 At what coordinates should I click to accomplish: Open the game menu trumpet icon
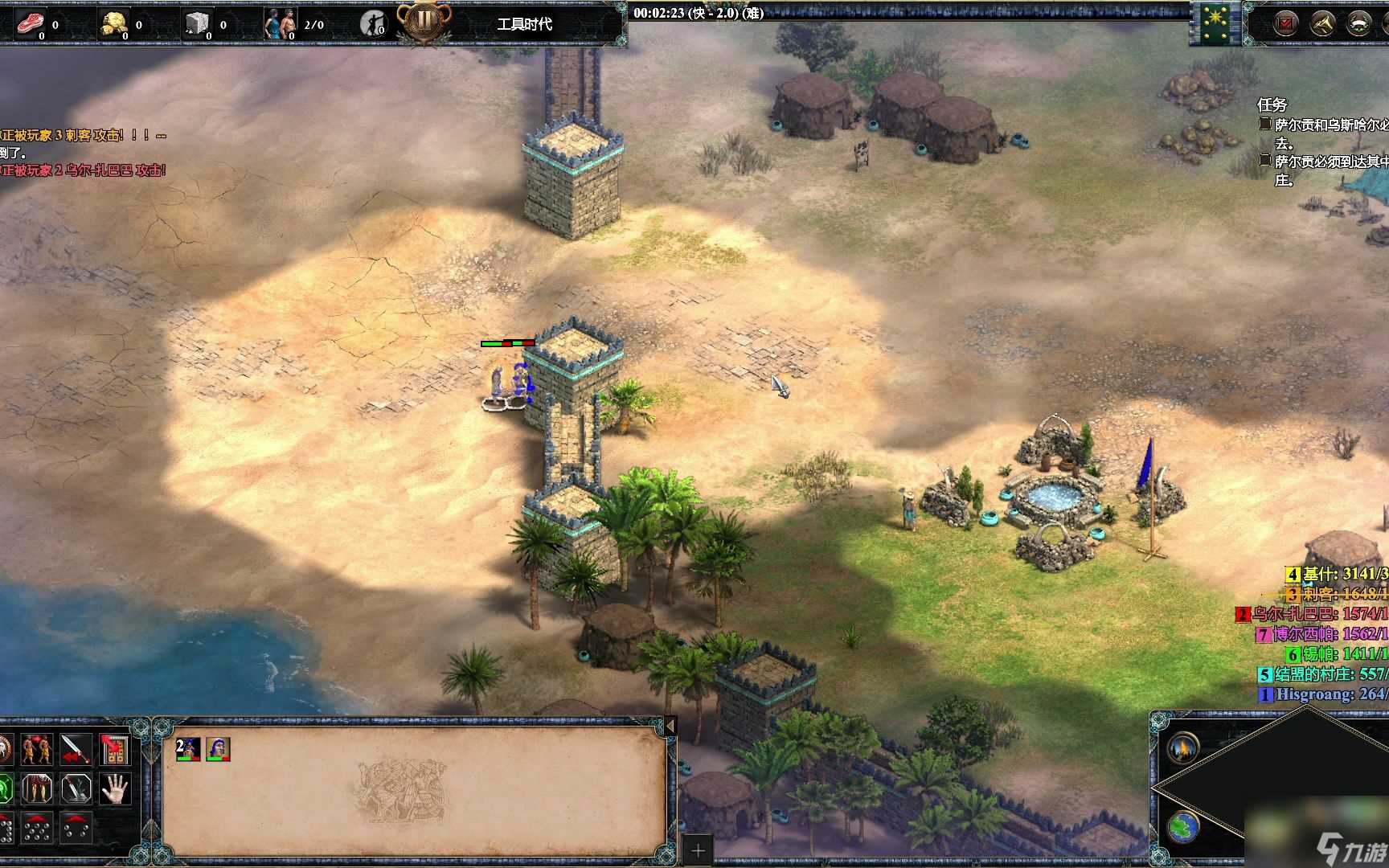pos(1321,23)
